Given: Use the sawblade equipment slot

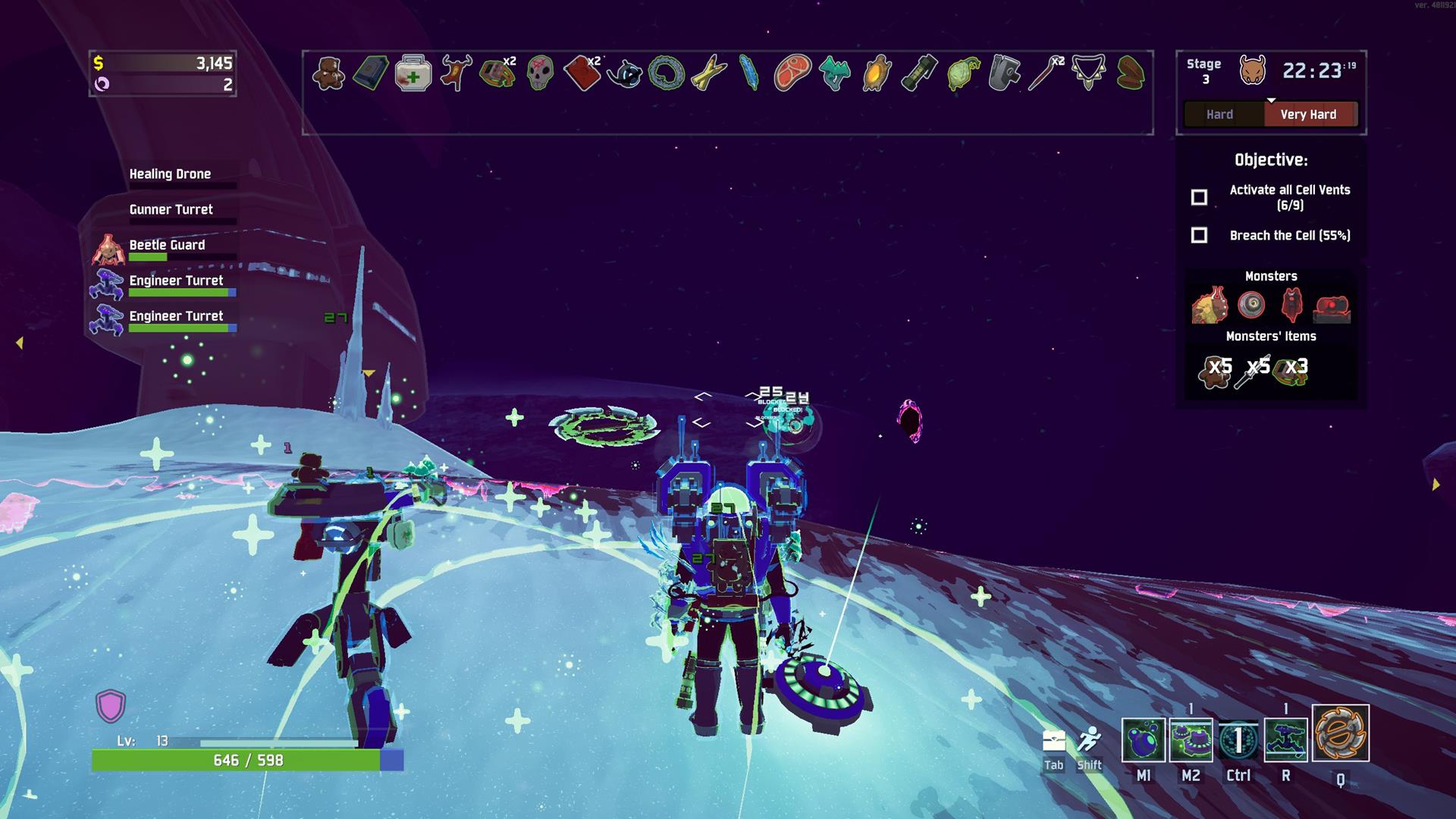Looking at the screenshot, I should (x=1340, y=733).
